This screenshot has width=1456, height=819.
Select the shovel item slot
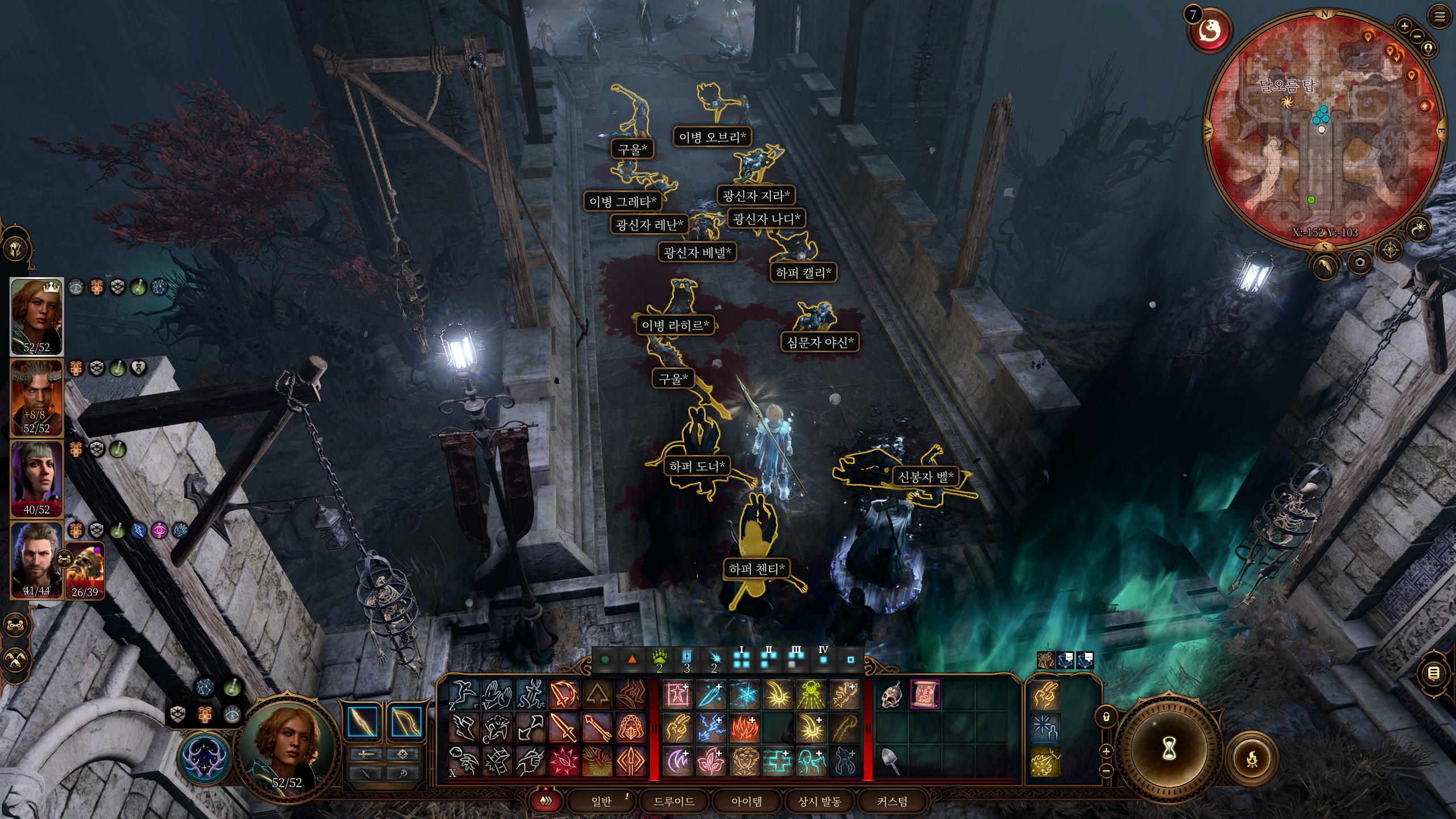click(x=892, y=761)
